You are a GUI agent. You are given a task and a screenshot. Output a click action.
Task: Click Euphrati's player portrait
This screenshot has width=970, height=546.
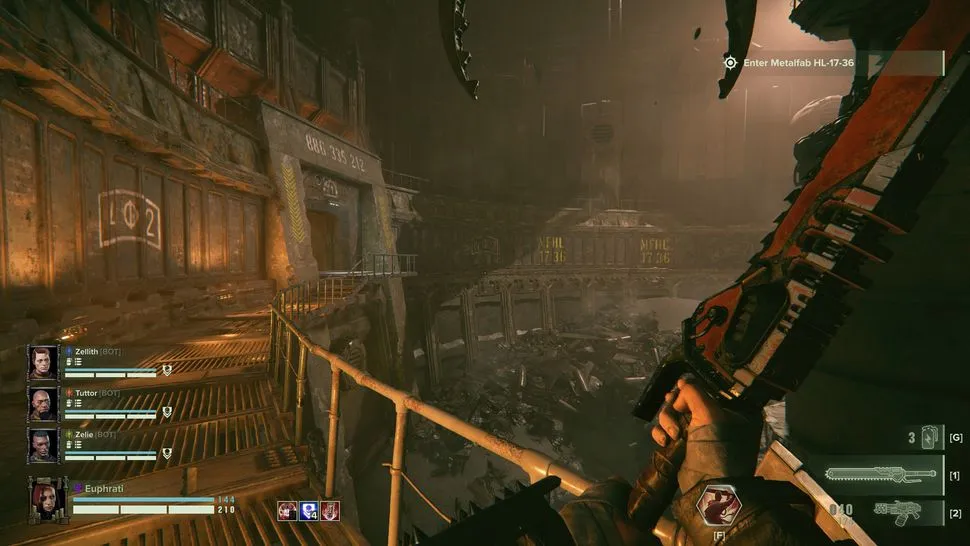pyautogui.click(x=48, y=497)
